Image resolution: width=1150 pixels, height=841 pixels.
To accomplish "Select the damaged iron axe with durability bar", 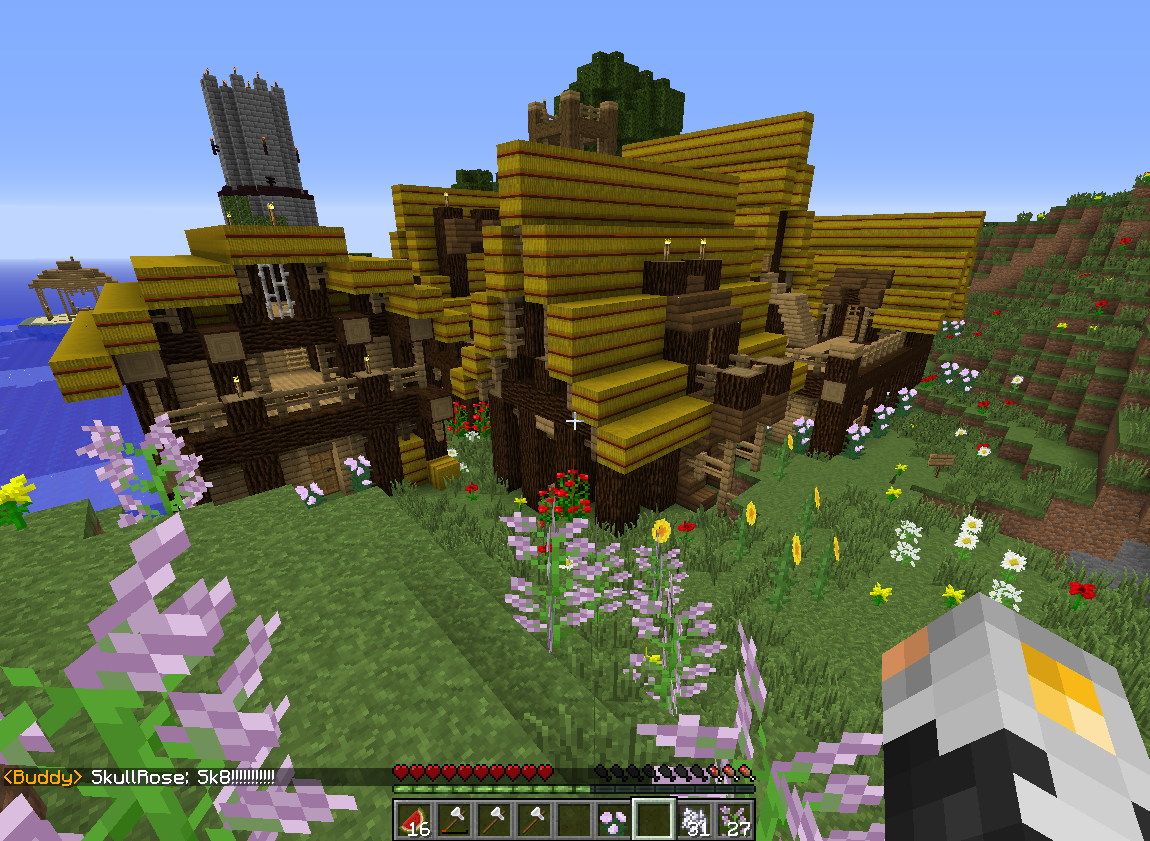I will [453, 820].
